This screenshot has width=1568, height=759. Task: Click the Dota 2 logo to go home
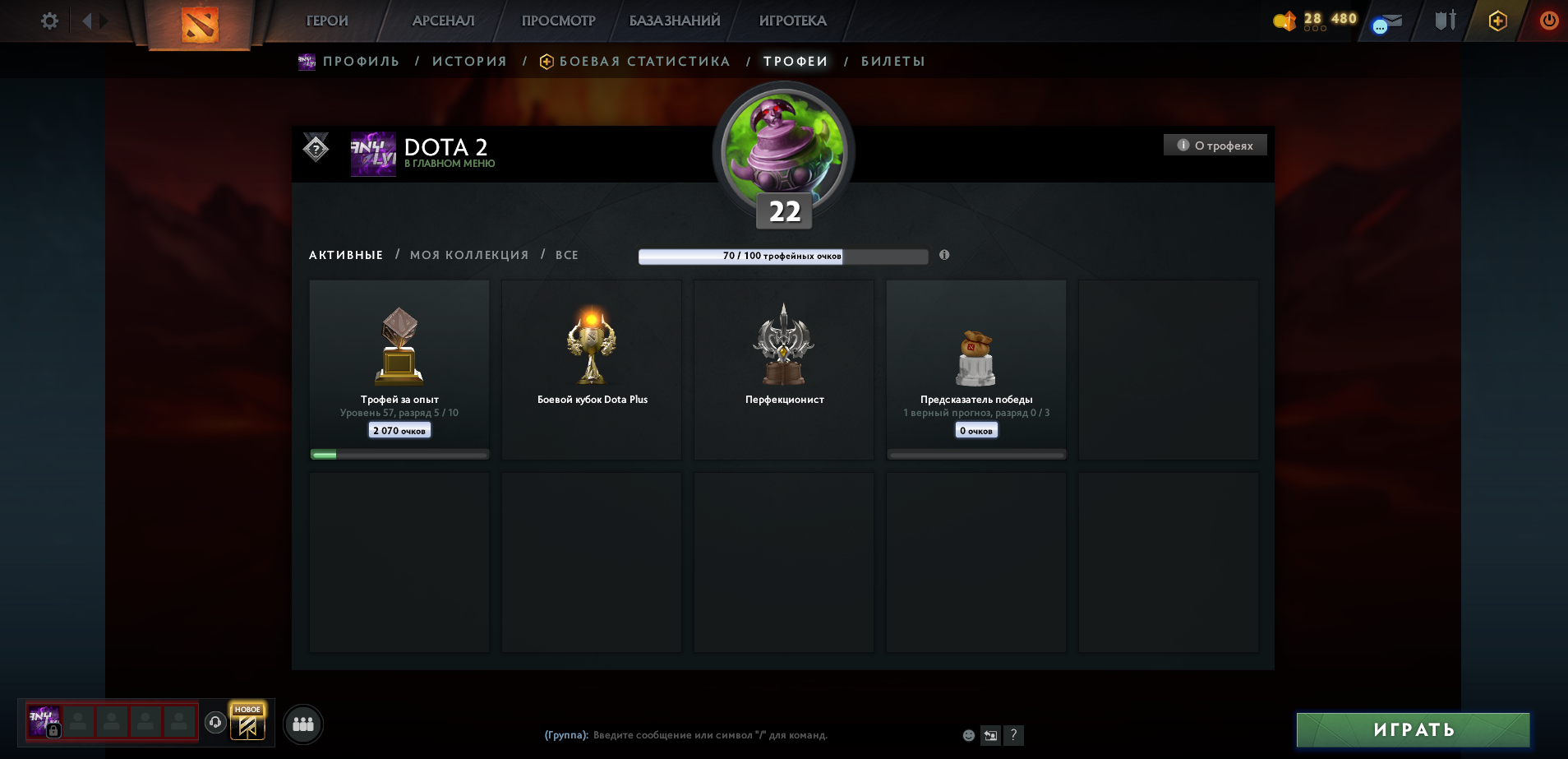pos(200,25)
